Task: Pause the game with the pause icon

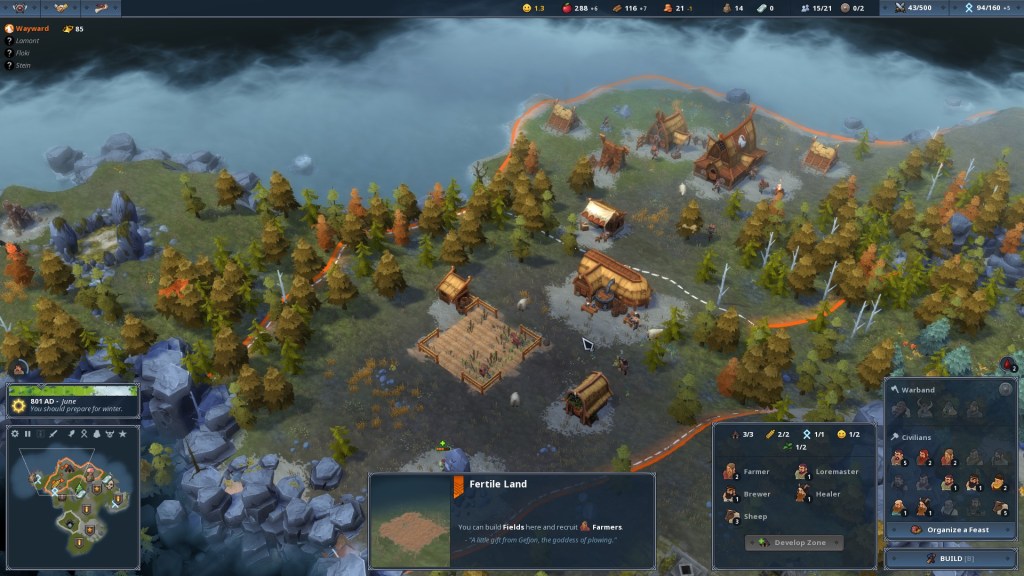Action: pyautogui.click(x=28, y=433)
